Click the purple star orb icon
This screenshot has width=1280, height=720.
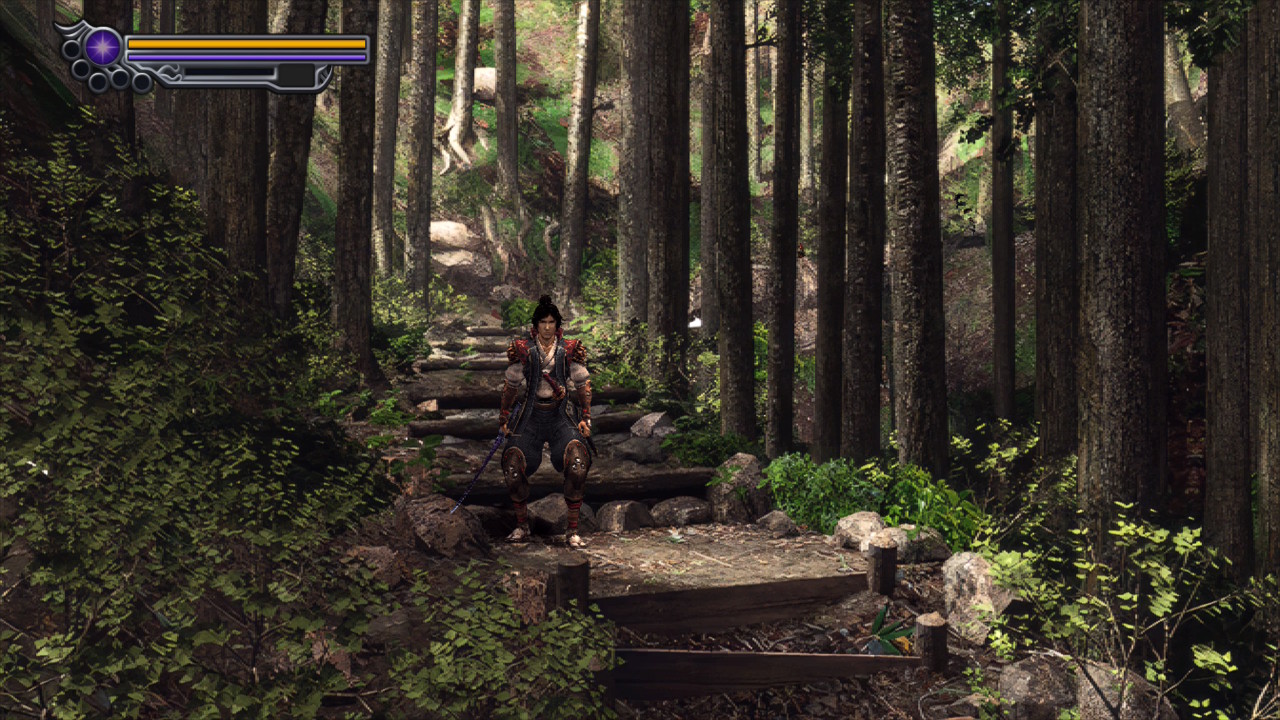tap(102, 47)
